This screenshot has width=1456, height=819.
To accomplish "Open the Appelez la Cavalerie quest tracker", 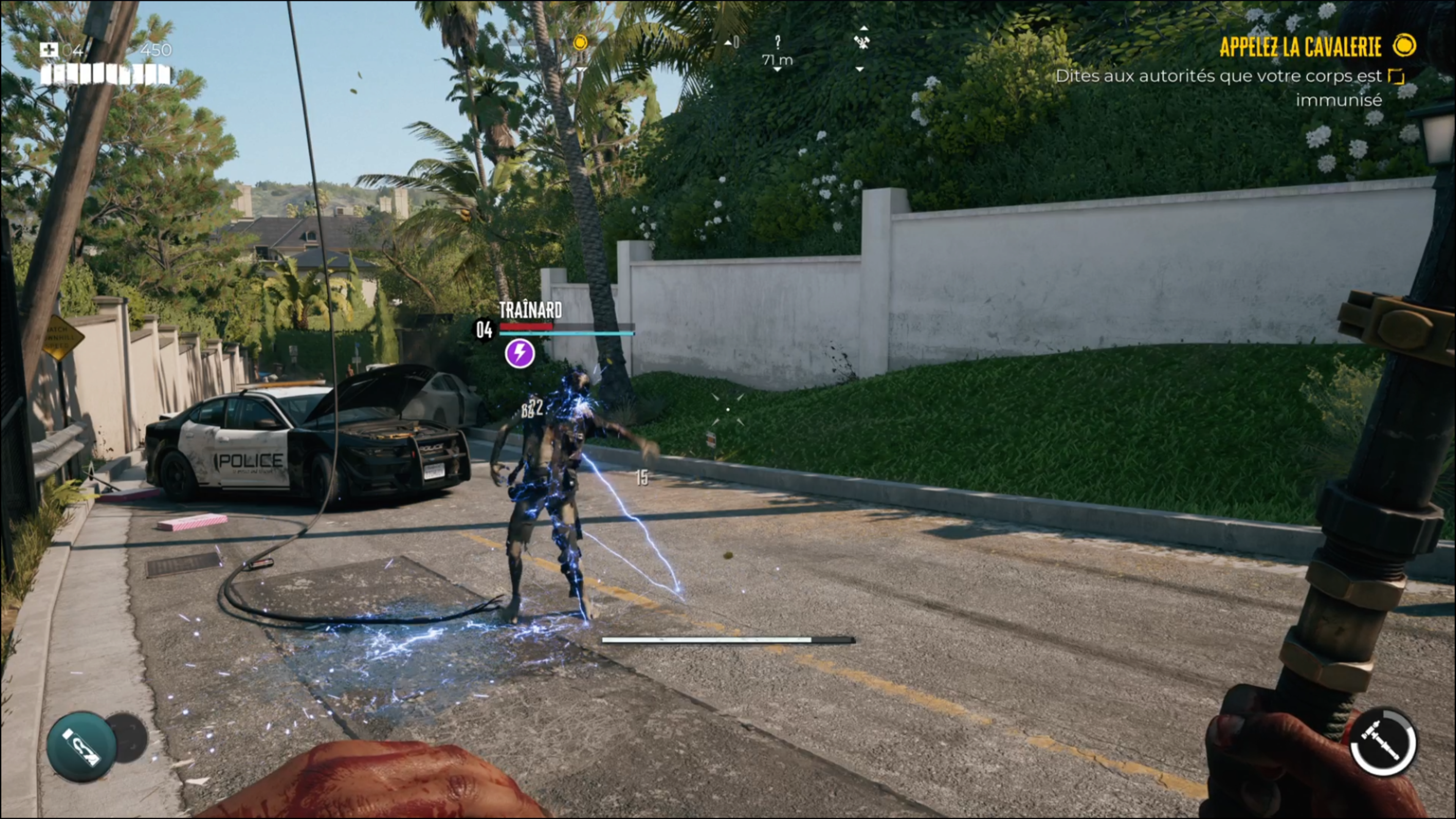I will pos(1300,47).
